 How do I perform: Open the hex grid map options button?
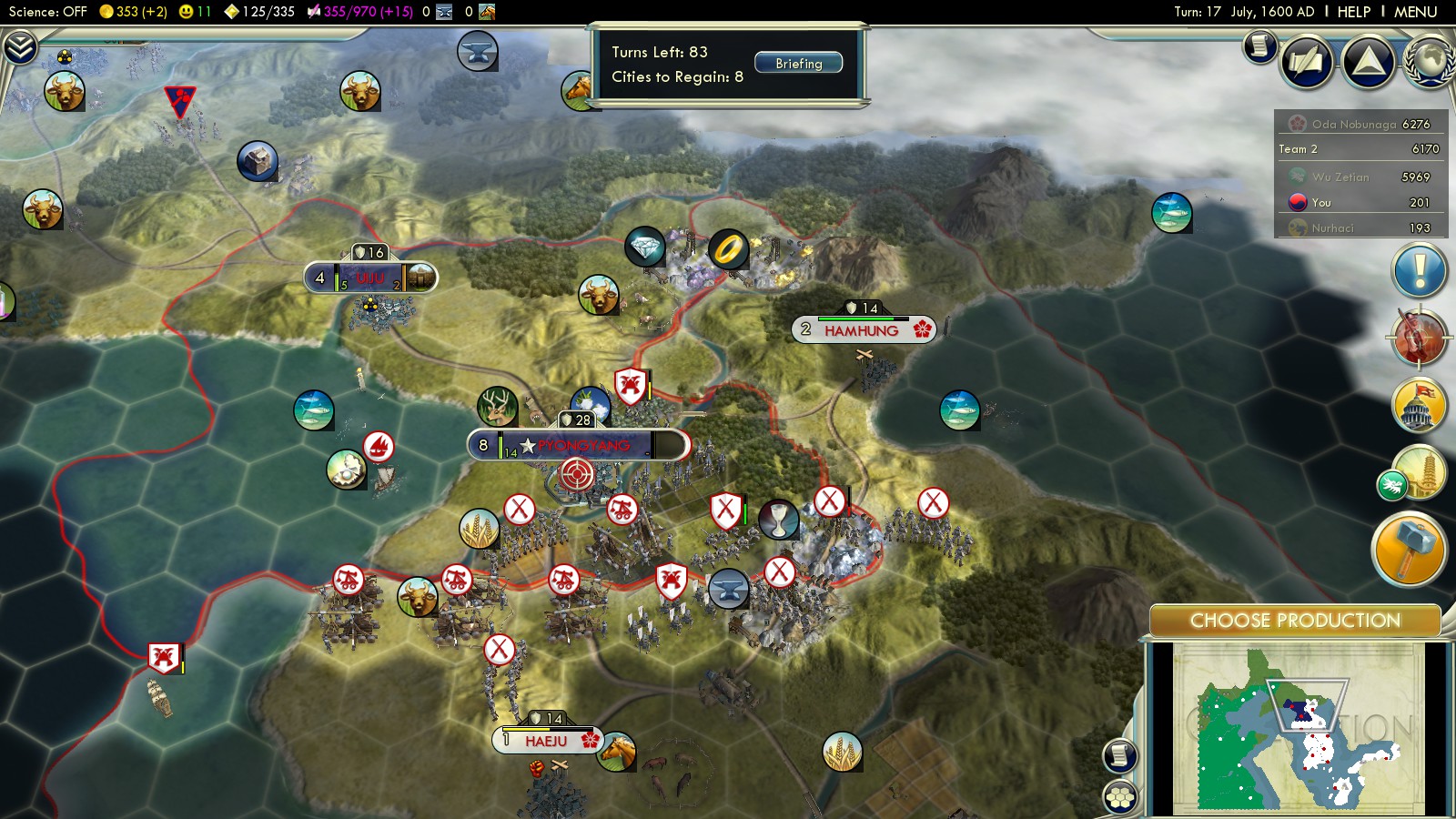pos(1120,798)
